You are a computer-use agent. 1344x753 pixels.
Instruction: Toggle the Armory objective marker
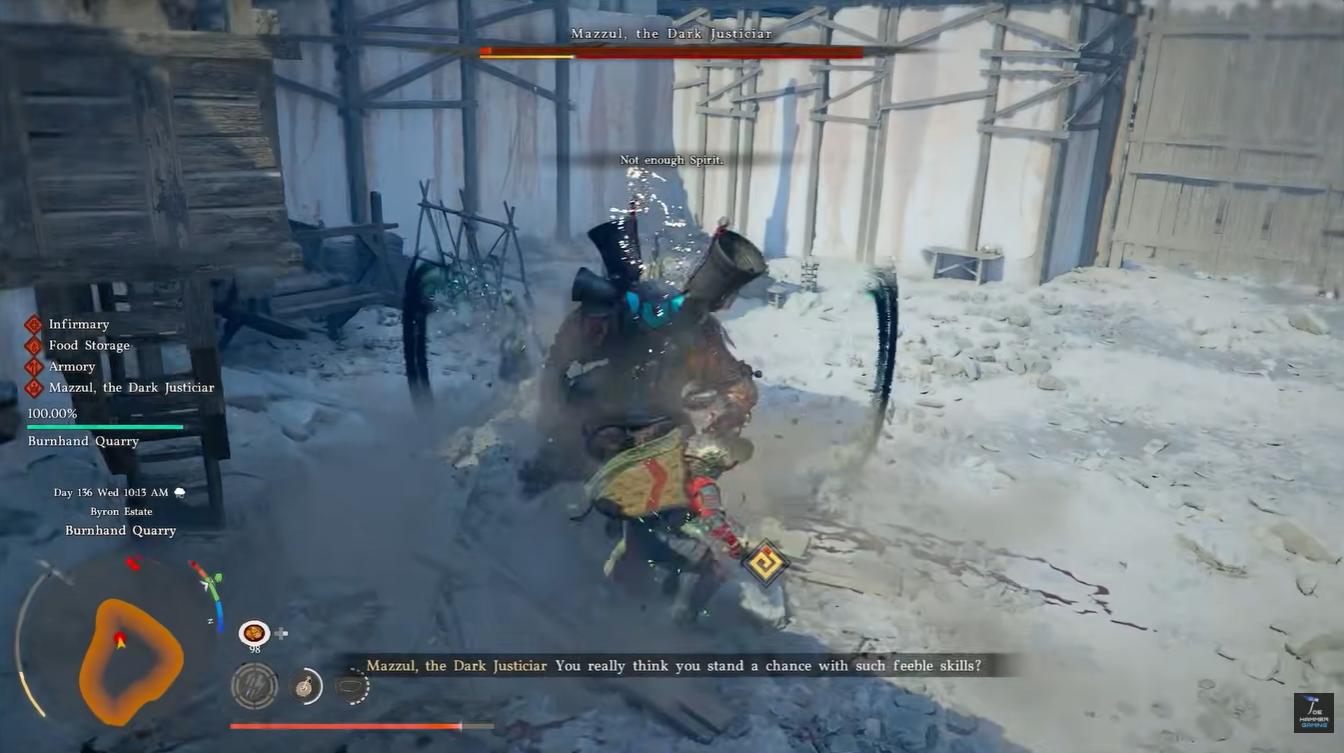pos(33,366)
